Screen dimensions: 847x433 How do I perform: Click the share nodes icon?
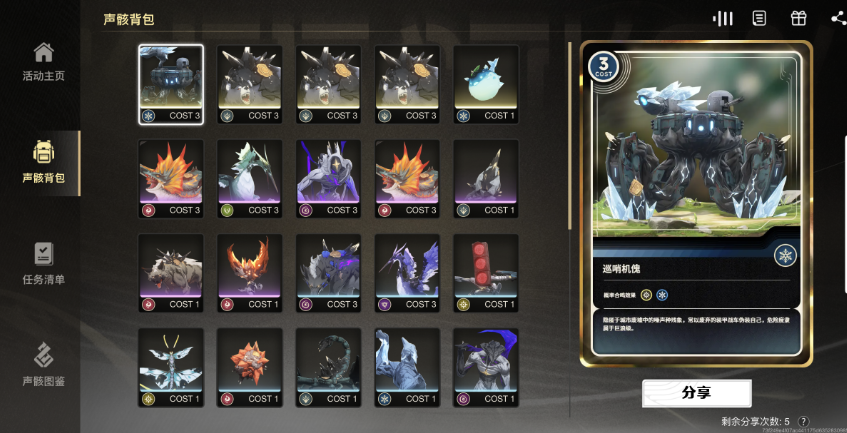click(838, 18)
